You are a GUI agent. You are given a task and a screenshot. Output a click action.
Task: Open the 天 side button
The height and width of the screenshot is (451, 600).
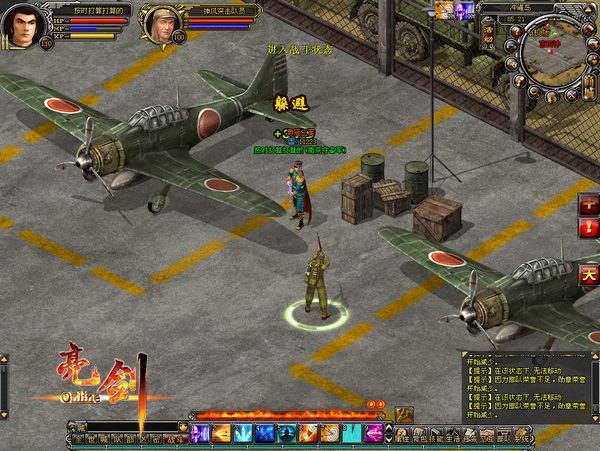589,274
